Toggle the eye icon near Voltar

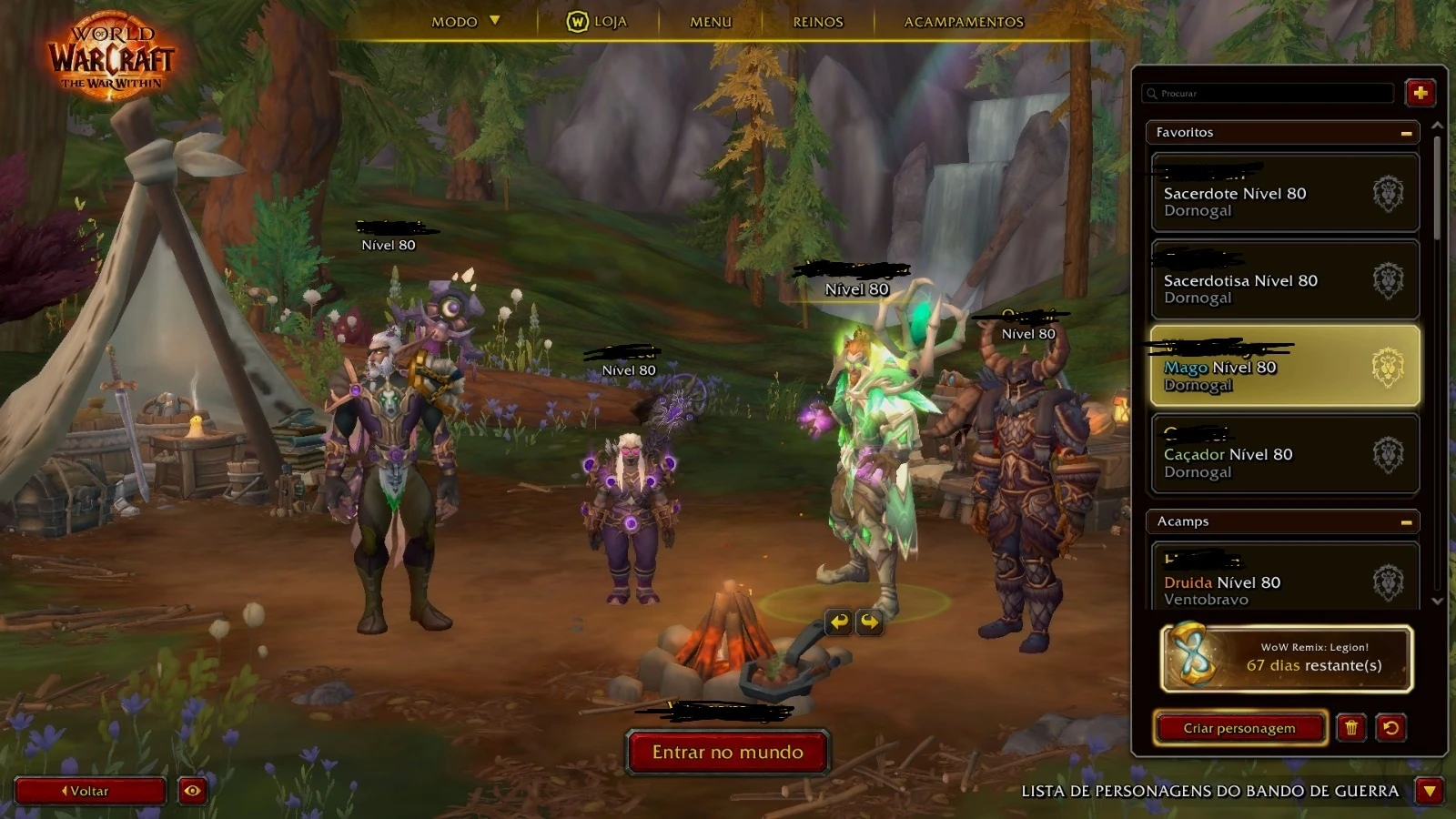pos(191,791)
